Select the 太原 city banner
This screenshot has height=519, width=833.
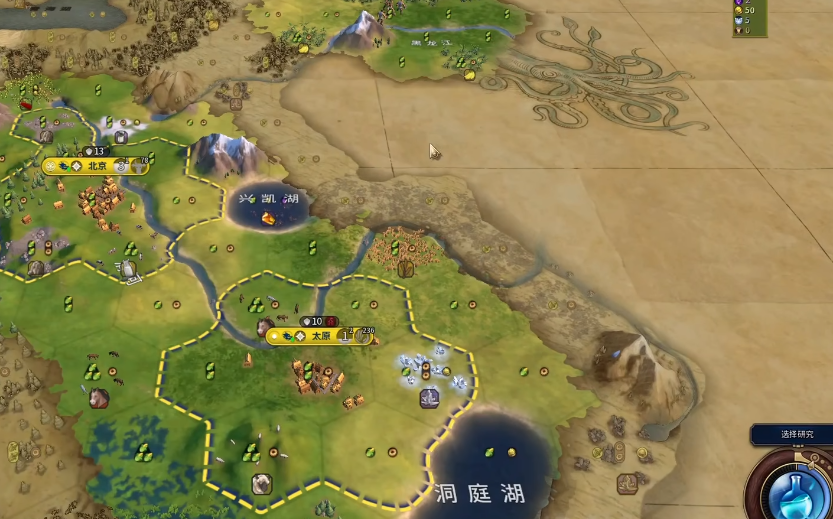(x=320, y=337)
